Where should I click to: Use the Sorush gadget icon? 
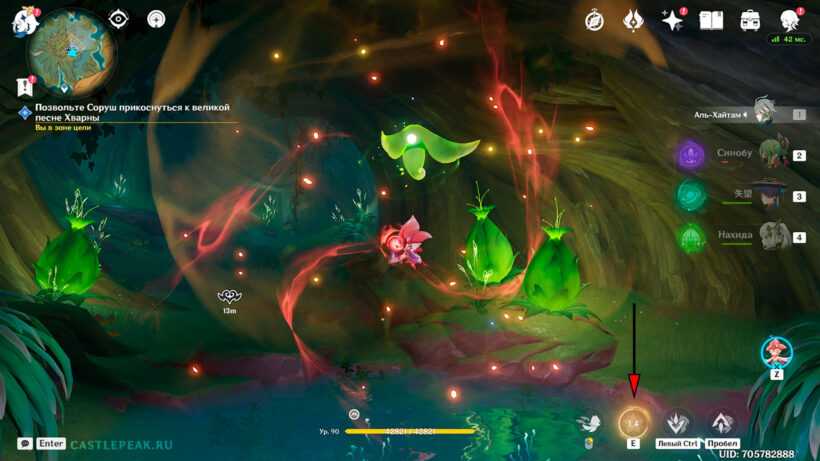[x=776, y=352]
